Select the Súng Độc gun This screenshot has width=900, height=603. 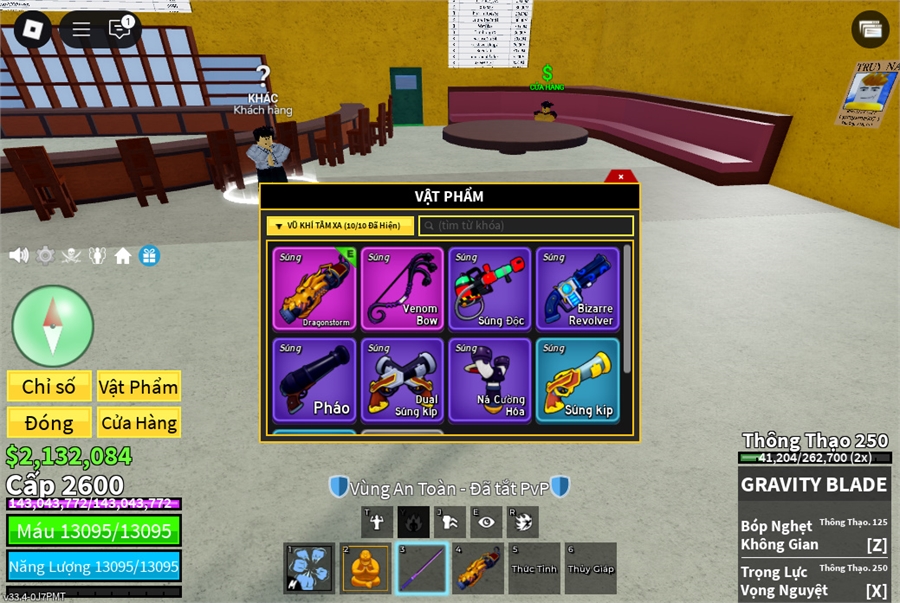coord(489,288)
